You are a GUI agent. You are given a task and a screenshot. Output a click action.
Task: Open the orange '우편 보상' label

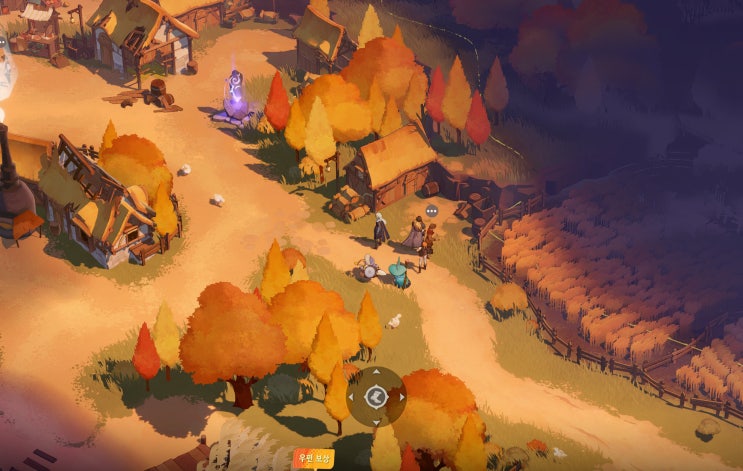[313, 459]
